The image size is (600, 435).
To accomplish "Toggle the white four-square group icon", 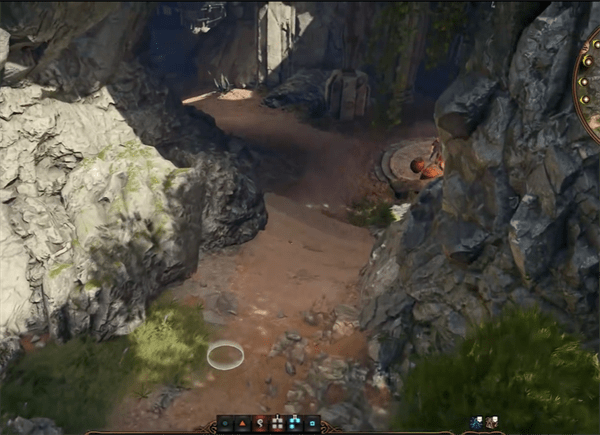I will coord(278,424).
